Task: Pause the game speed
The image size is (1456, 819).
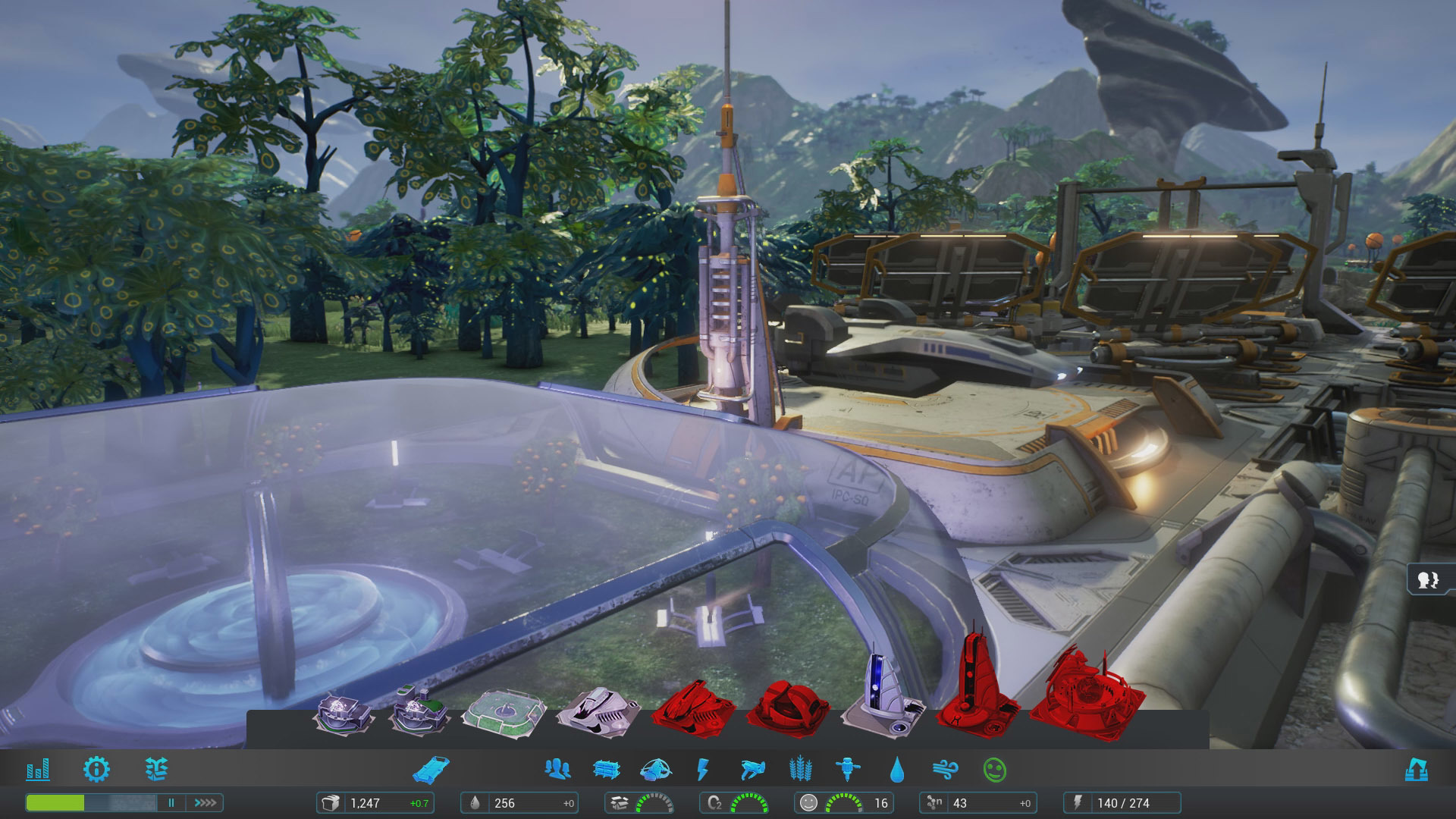Action: (171, 802)
